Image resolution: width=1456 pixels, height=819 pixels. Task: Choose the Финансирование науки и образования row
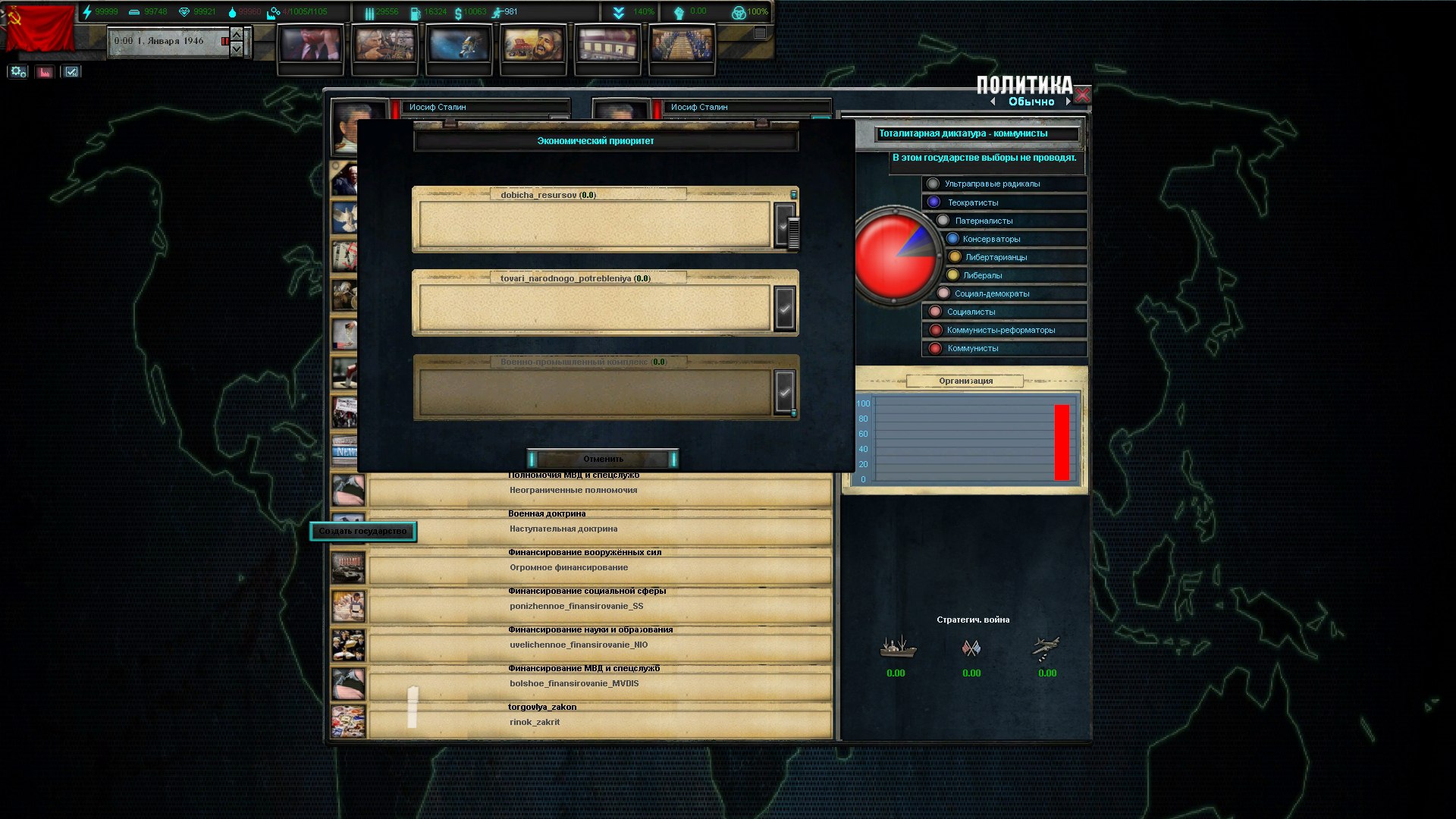599,645
